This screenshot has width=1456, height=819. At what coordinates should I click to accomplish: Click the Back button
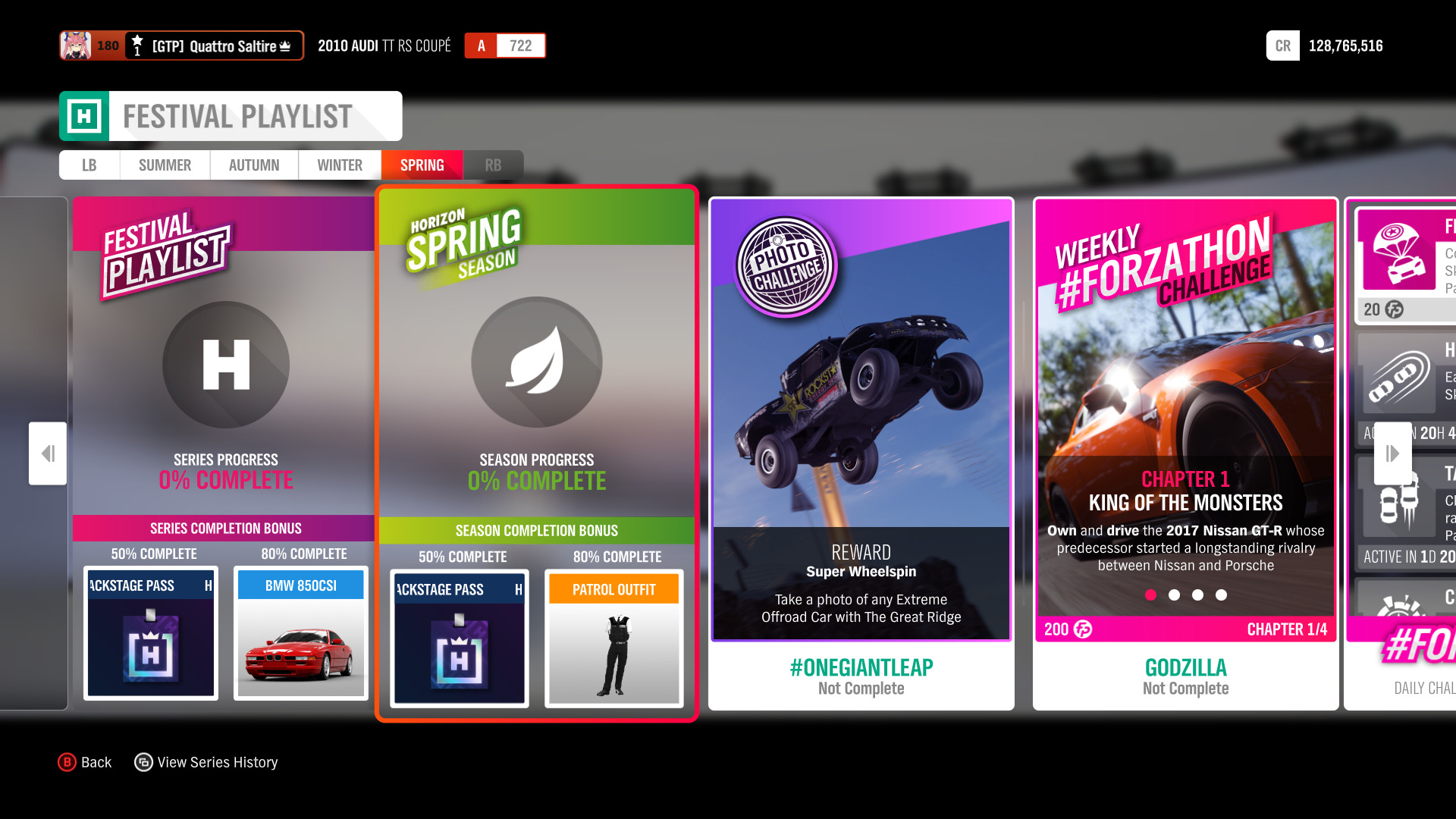(85, 761)
